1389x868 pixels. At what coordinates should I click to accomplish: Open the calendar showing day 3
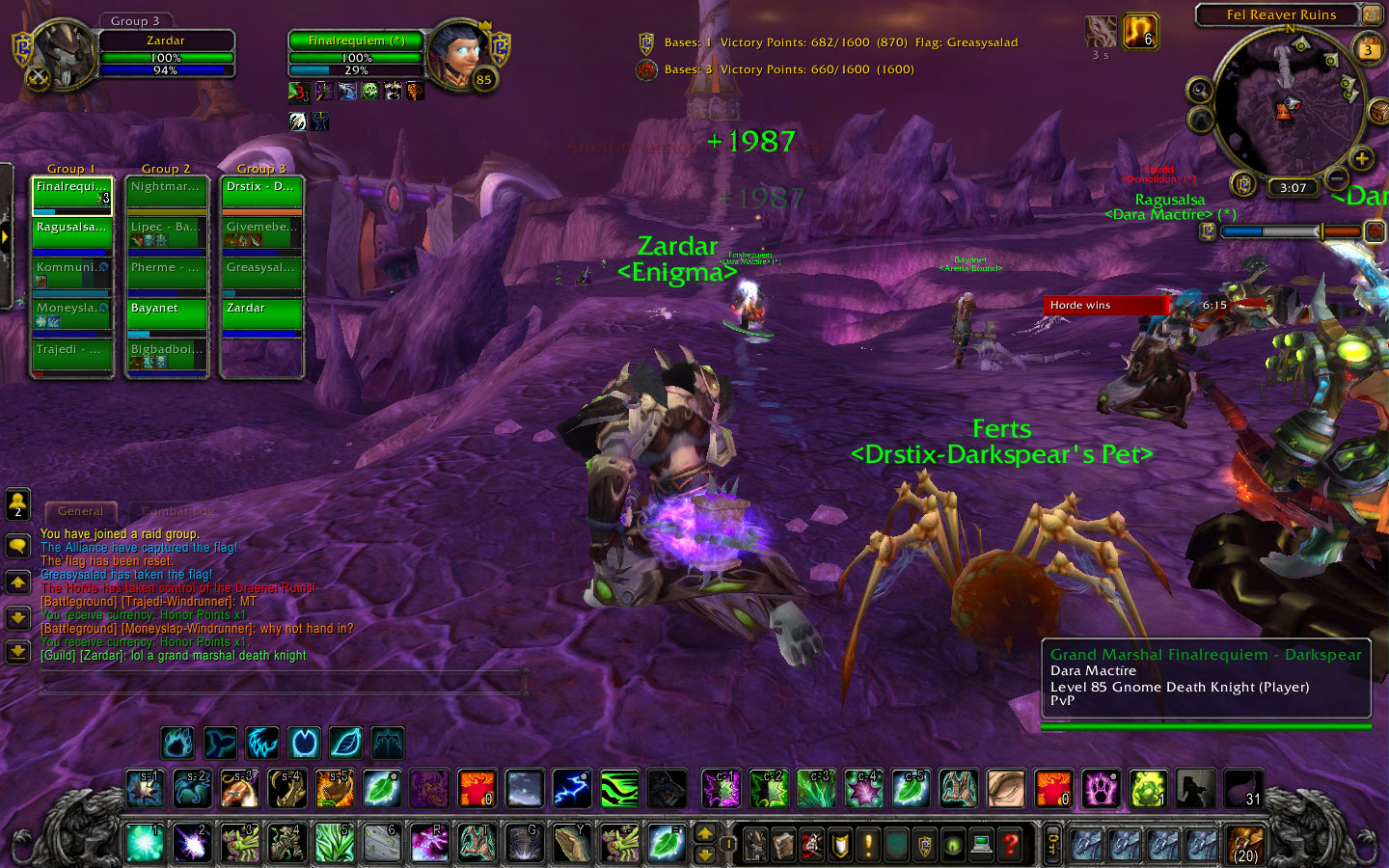point(1368,48)
